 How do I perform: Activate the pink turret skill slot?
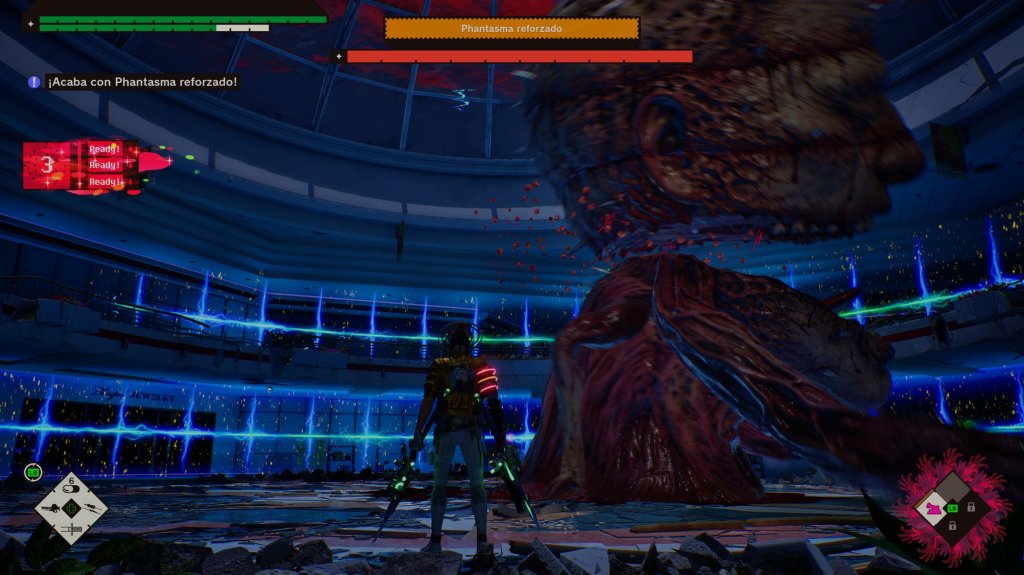936,508
